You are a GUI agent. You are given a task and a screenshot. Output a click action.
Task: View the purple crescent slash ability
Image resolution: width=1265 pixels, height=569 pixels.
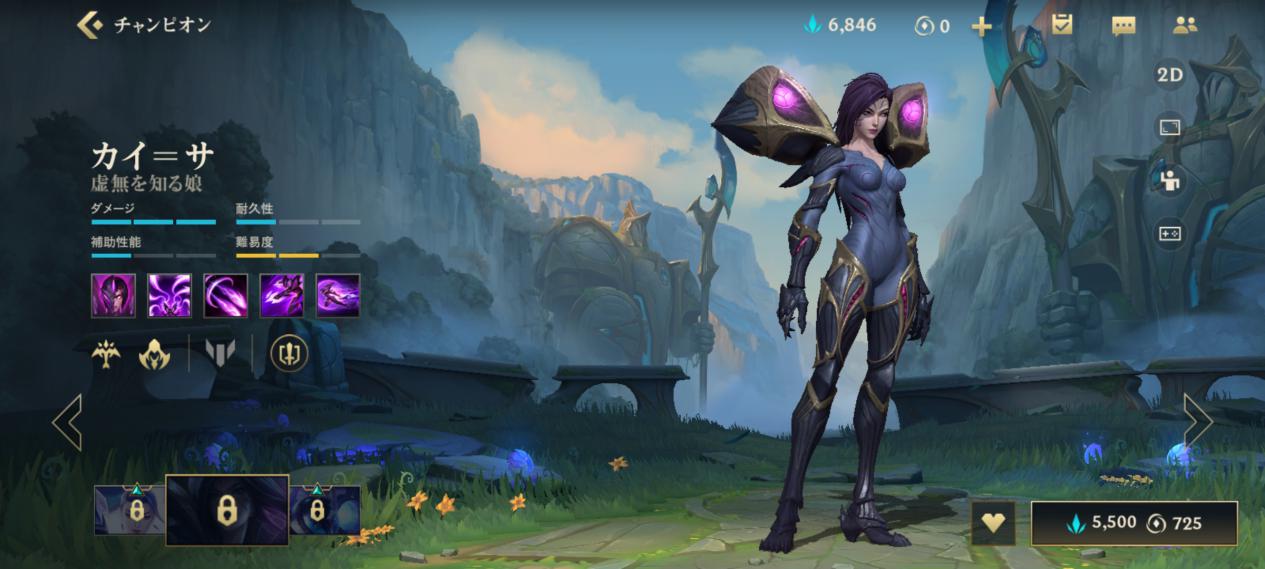[225, 295]
